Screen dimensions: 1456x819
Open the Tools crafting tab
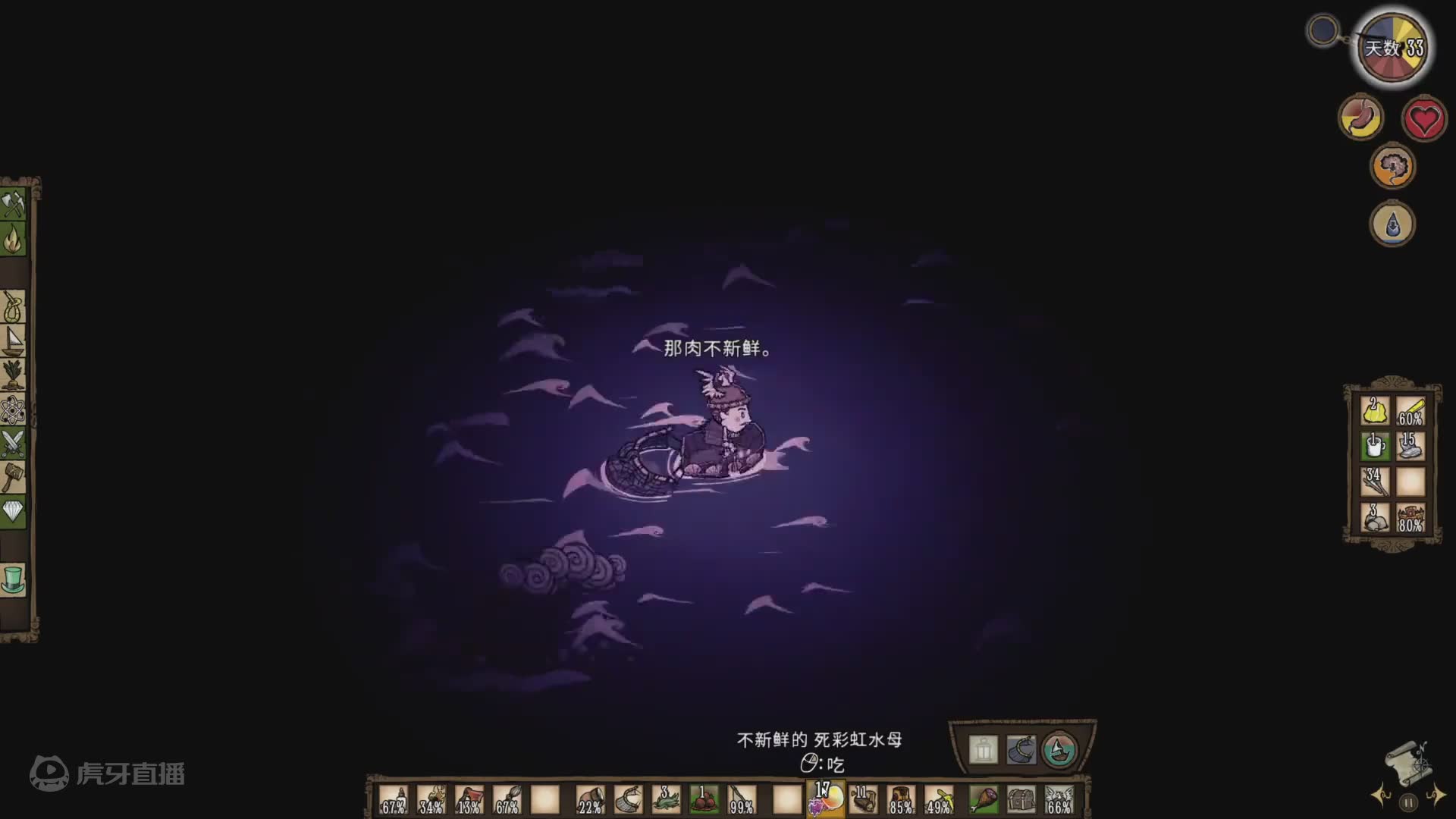click(x=14, y=205)
